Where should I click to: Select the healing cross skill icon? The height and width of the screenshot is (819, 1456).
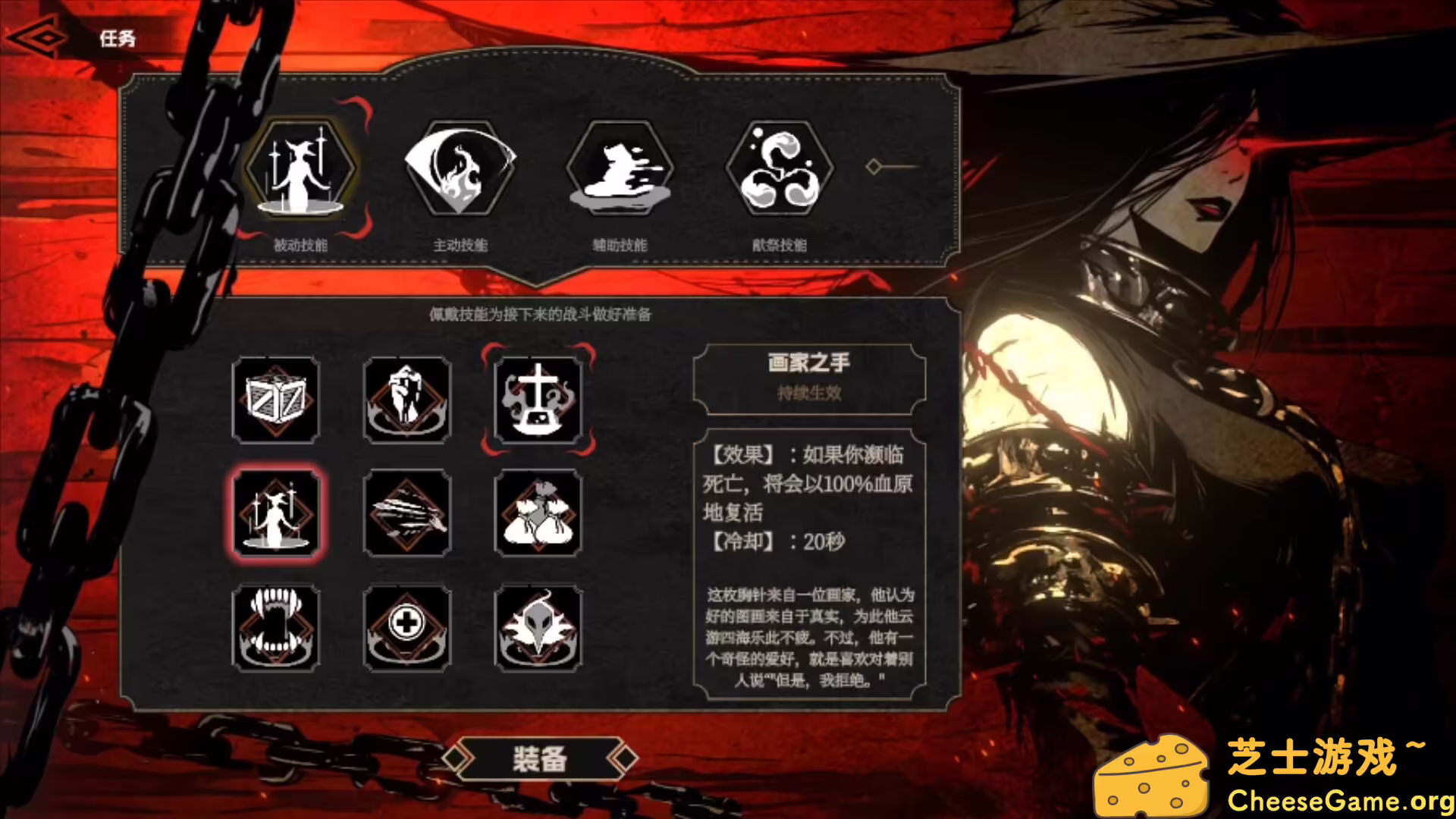click(x=407, y=626)
